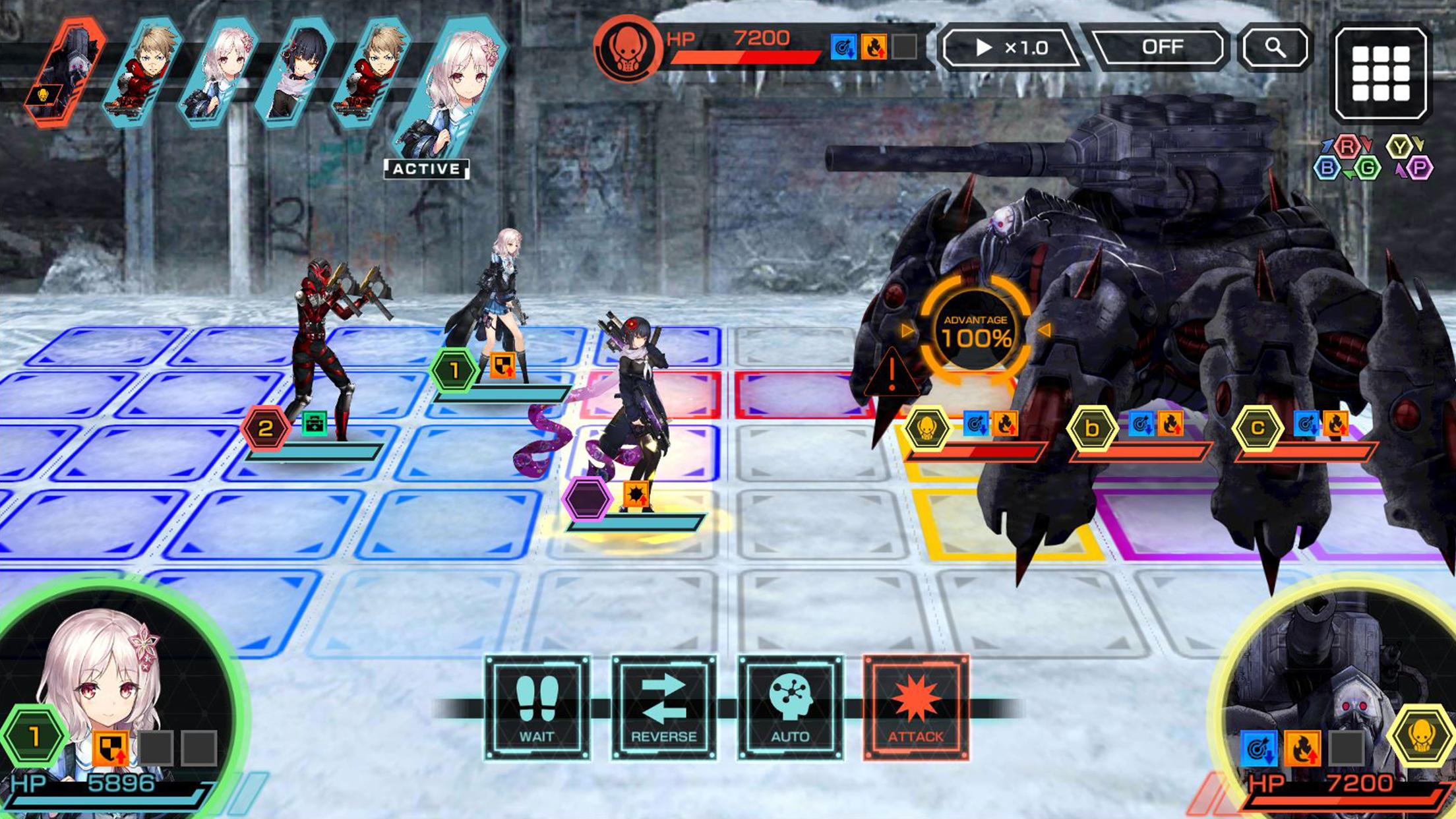Choose the REVERSE command
1456x819 pixels.
coord(663,708)
